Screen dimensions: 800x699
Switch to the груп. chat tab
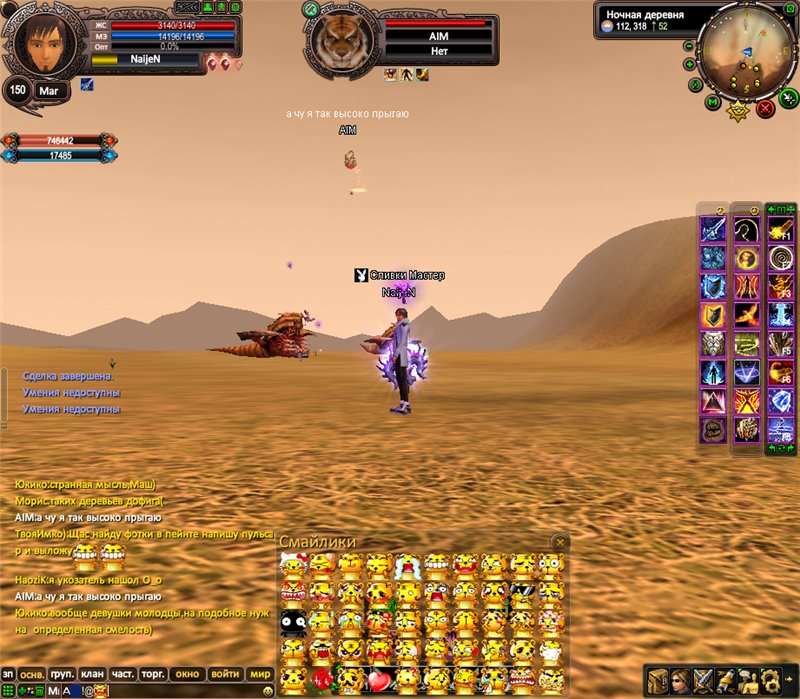tap(62, 674)
